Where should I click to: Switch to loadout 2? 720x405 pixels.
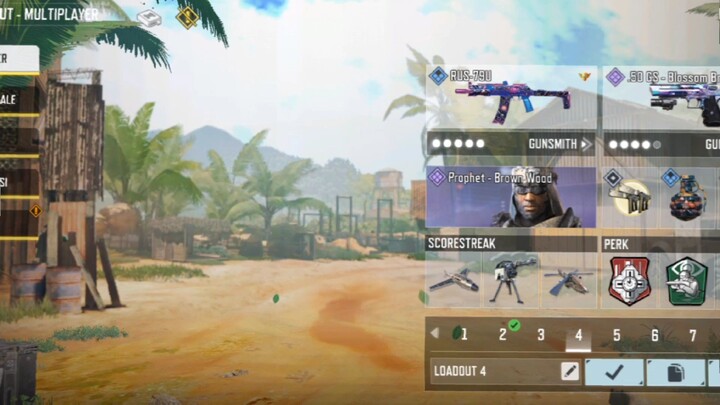click(503, 335)
